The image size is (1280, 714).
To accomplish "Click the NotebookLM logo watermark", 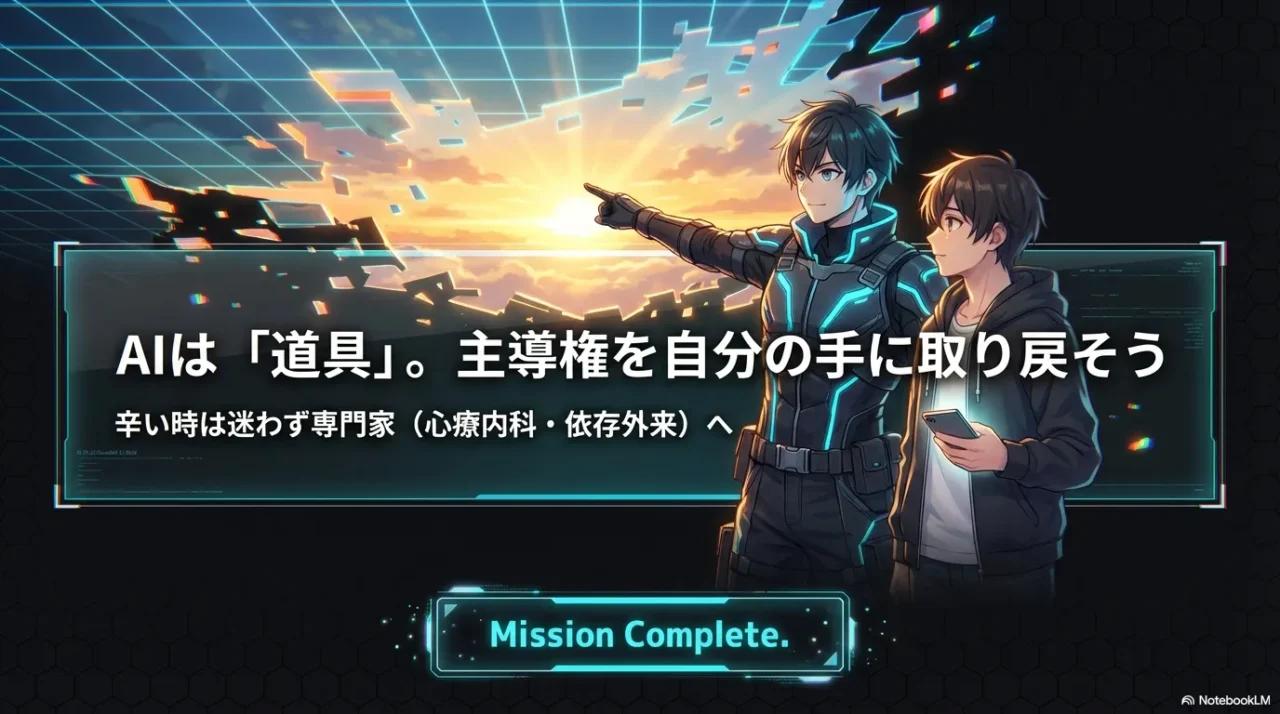I will (x=1225, y=700).
